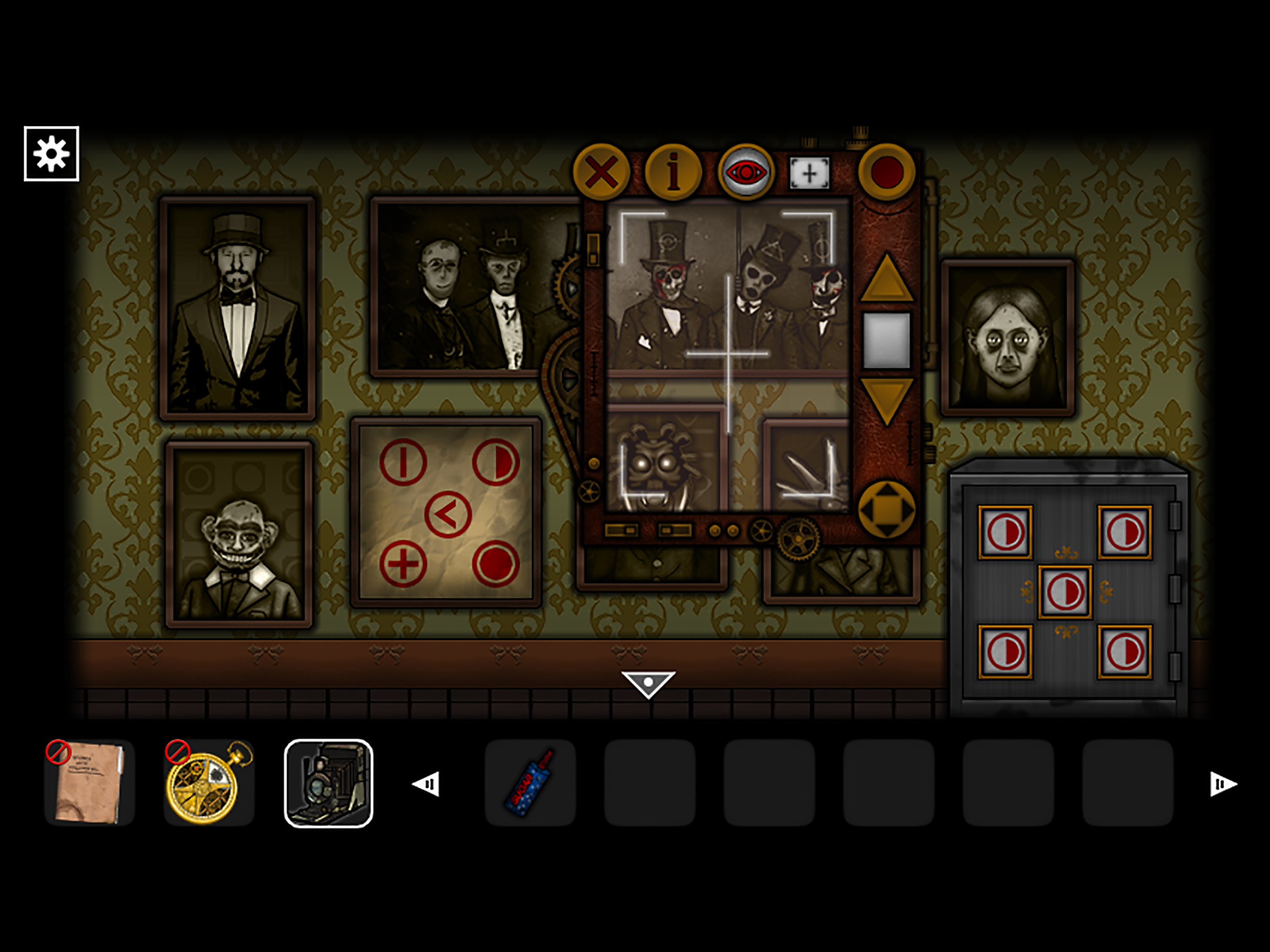Screen dimensions: 1270x952
Task: Close the camera viewer with the X
Action: pos(601,172)
